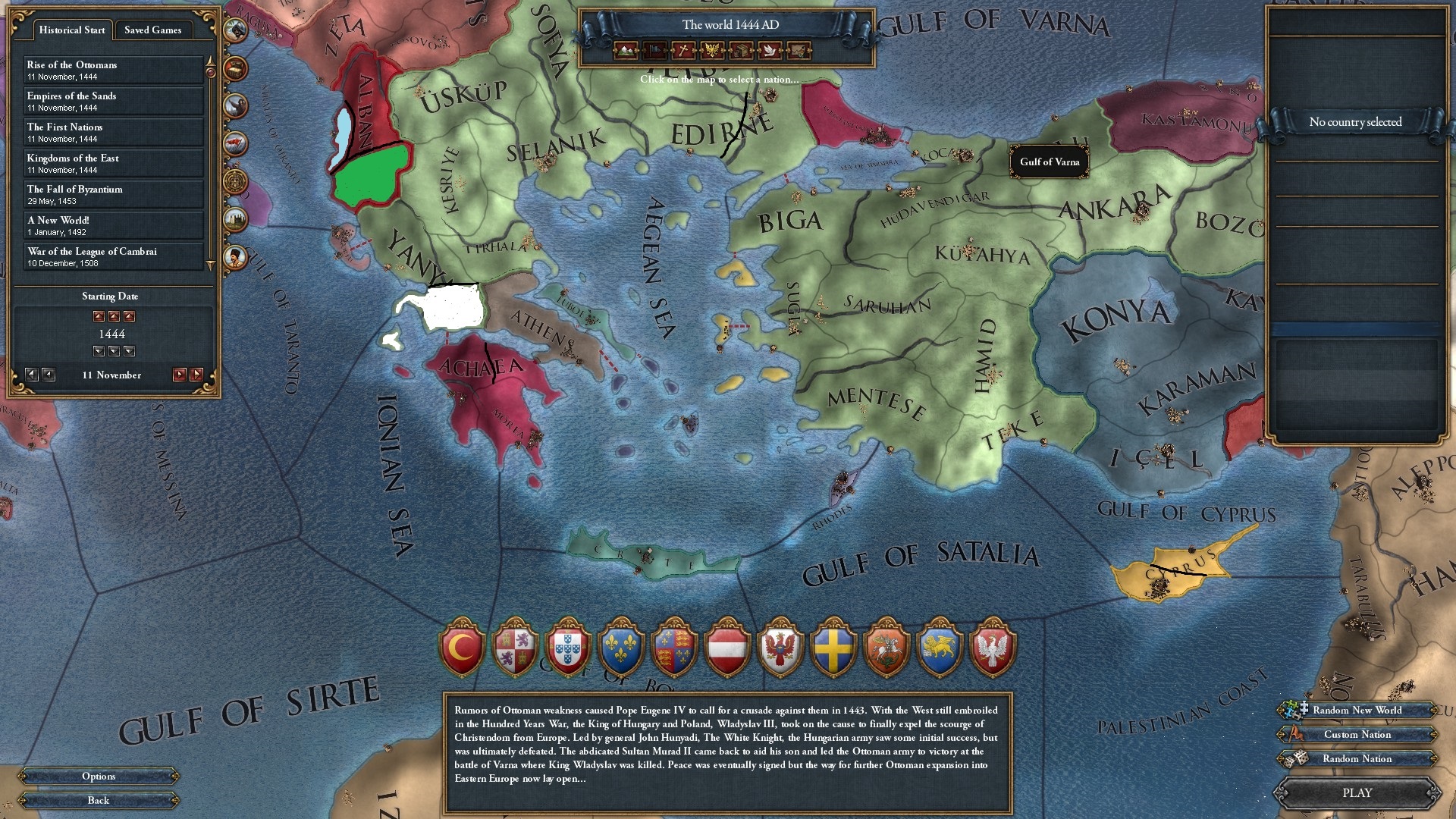Select the Historical Start tab
The height and width of the screenshot is (819, 1456).
[x=71, y=30]
